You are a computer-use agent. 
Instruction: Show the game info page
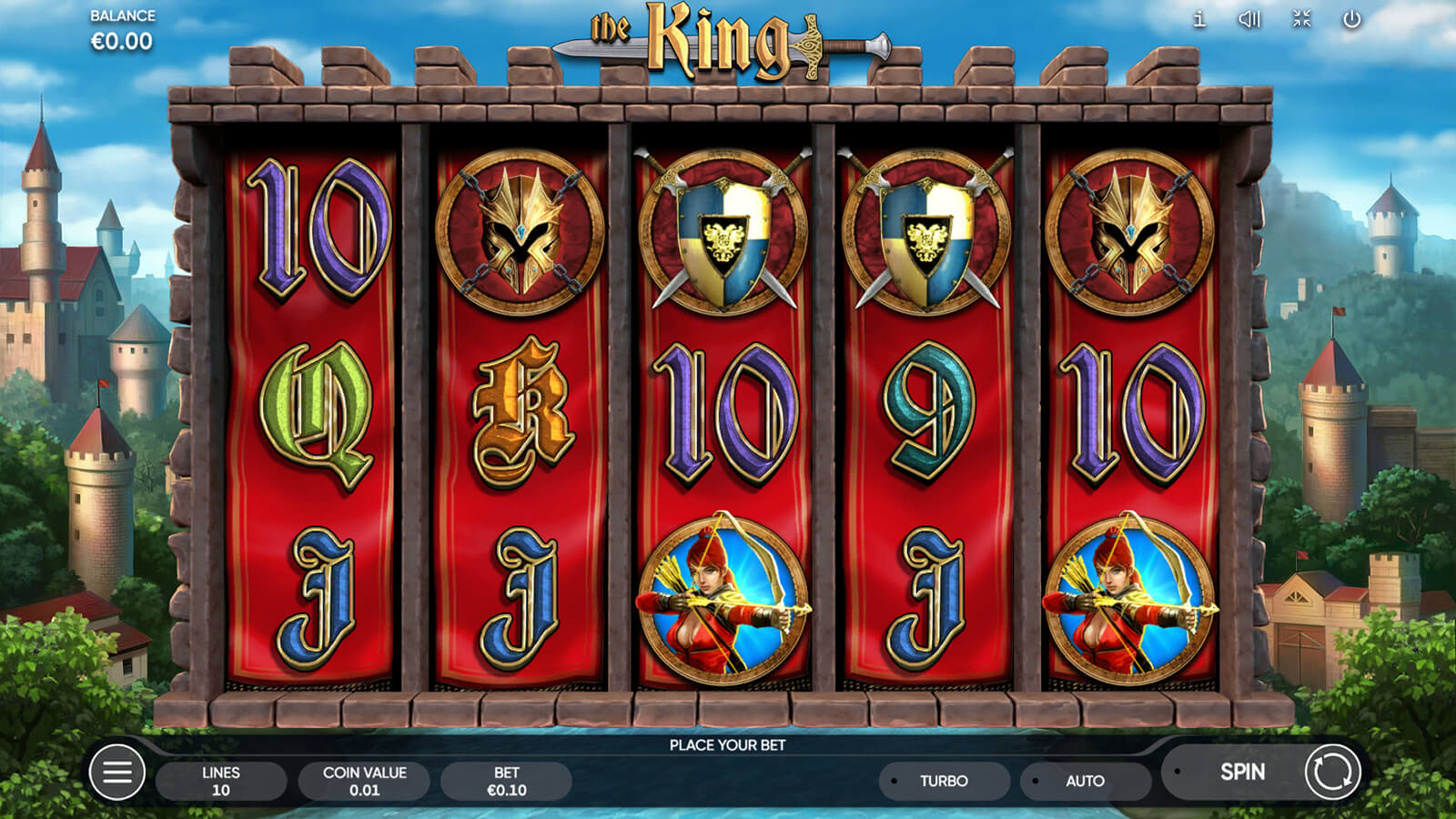pyautogui.click(x=1199, y=19)
